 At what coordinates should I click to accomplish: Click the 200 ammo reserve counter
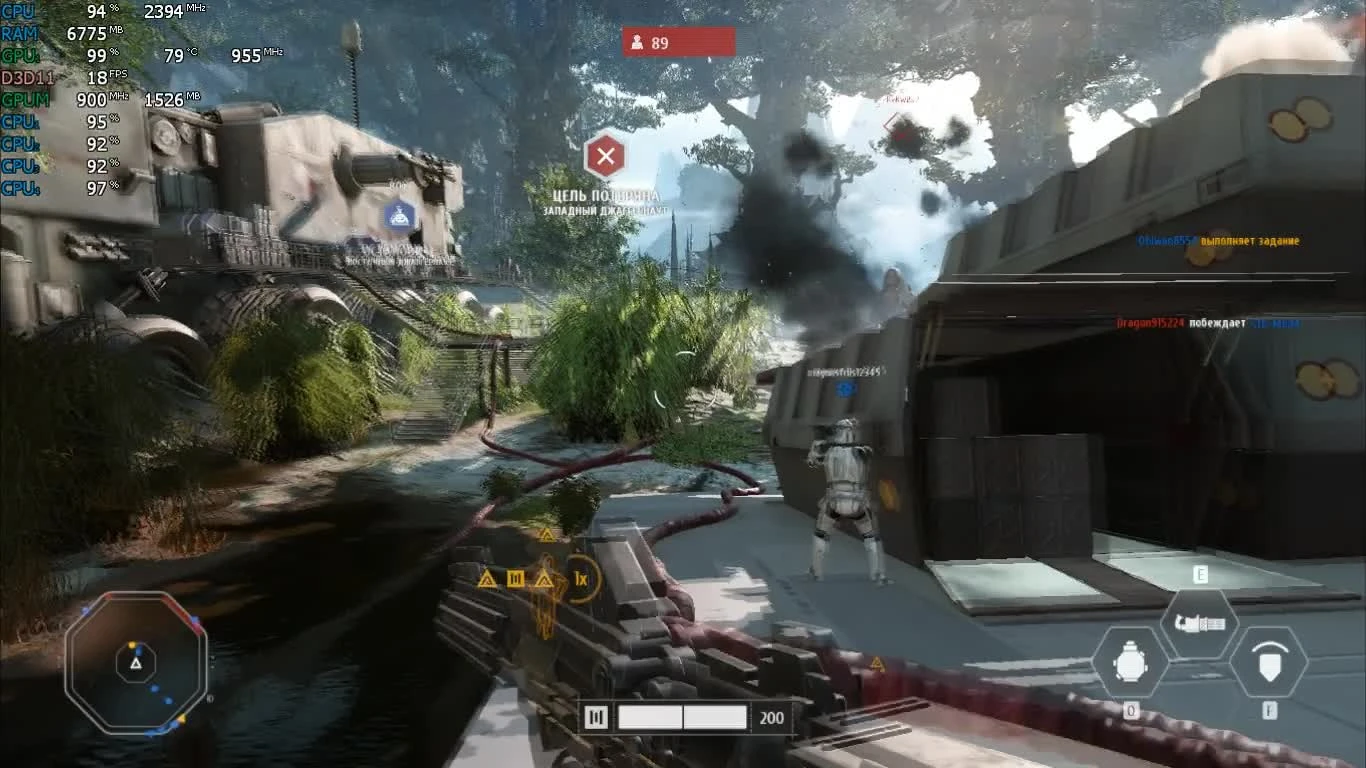(x=770, y=717)
